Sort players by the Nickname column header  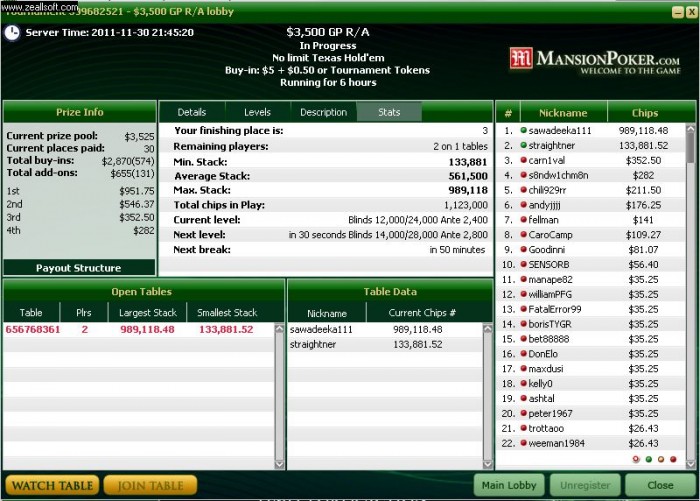[564, 113]
